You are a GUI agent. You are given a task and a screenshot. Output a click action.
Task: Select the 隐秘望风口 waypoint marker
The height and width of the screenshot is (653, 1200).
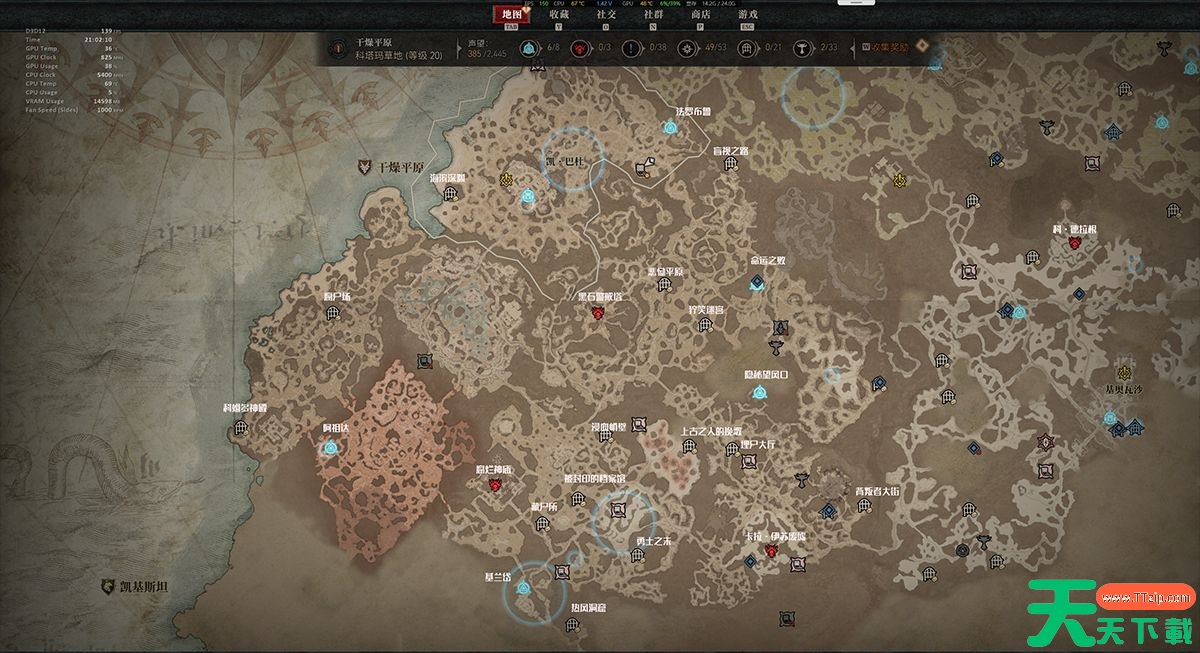click(x=762, y=392)
